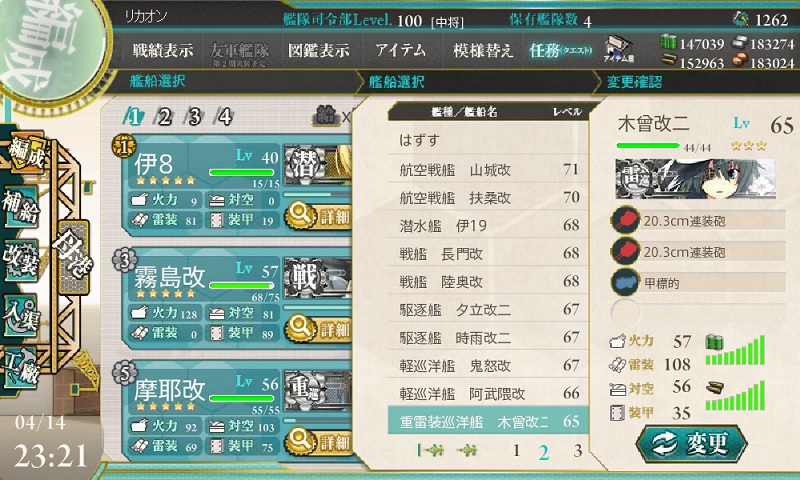Open the 任務 quest menu
Viewport: 800px width, 480px height.
pyautogui.click(x=560, y=50)
